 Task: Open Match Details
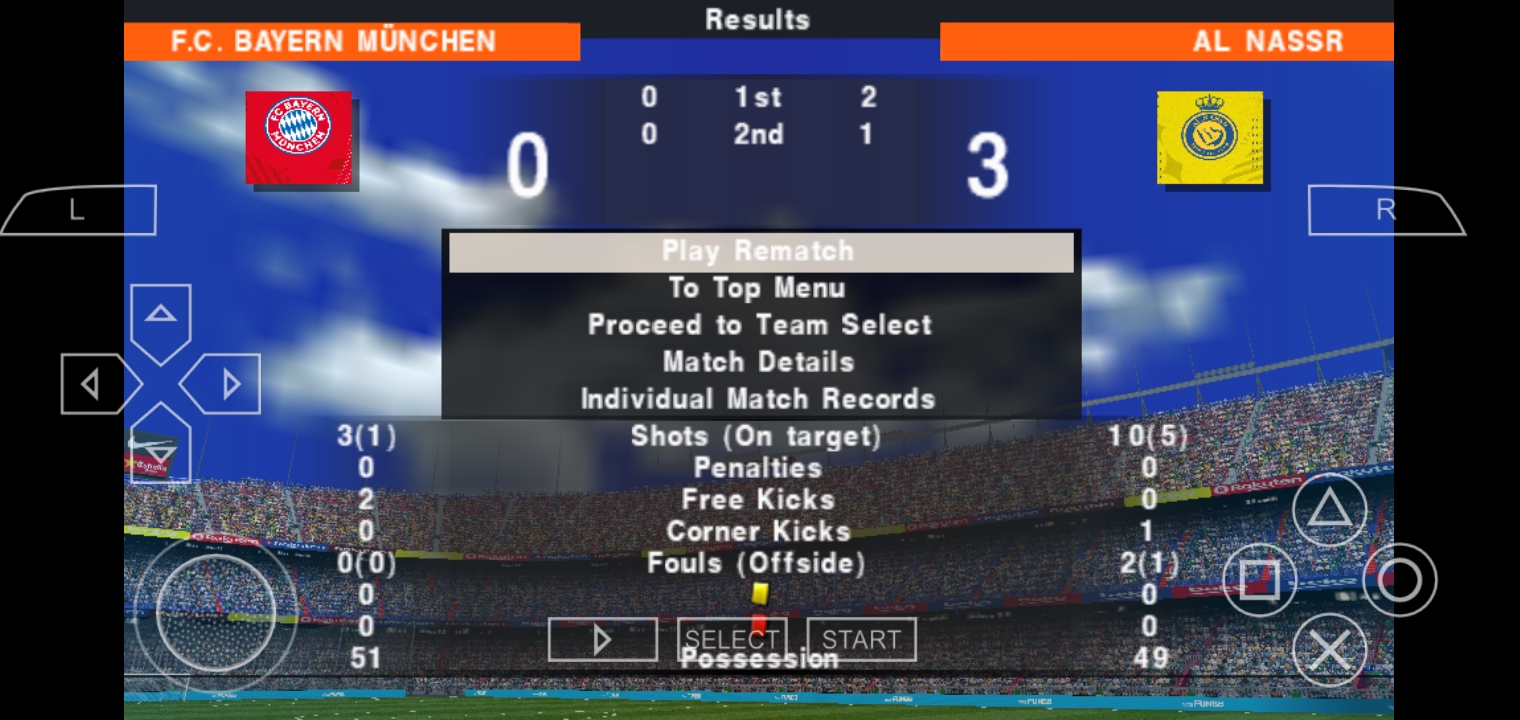pyautogui.click(x=758, y=362)
